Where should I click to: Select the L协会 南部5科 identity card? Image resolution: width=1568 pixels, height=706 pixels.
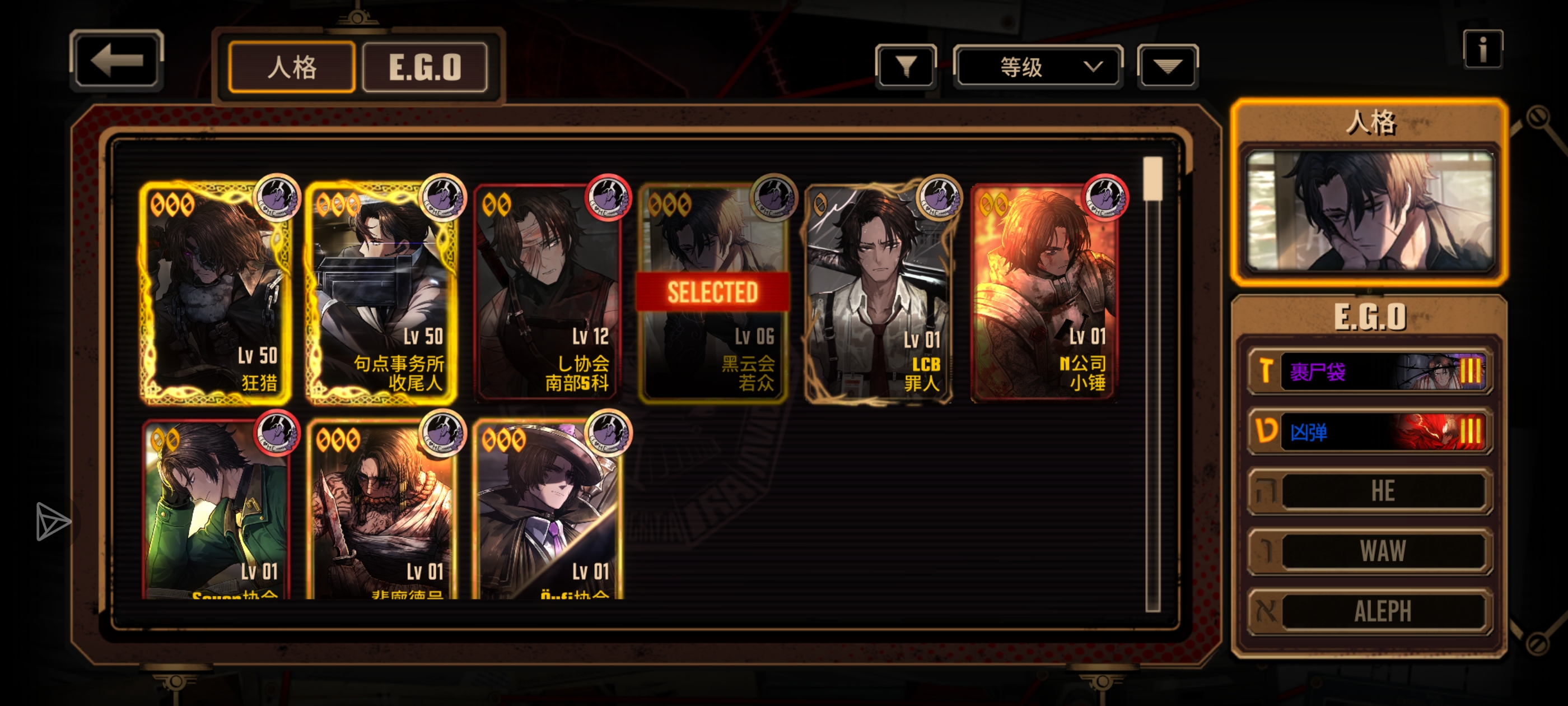coord(547,294)
